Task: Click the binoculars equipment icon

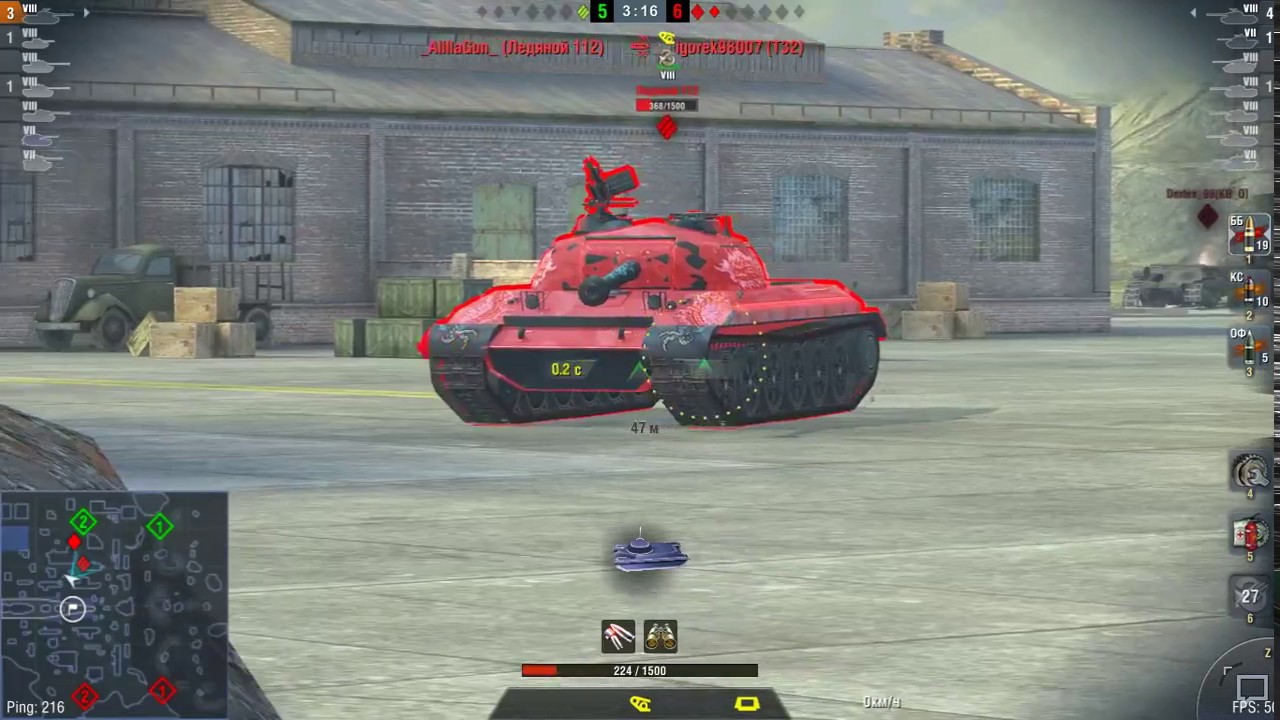Action: point(660,637)
